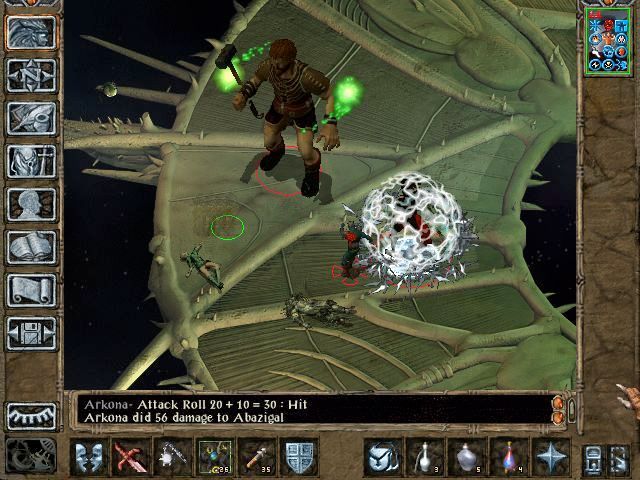Open special abilities star button

pyautogui.click(x=551, y=457)
